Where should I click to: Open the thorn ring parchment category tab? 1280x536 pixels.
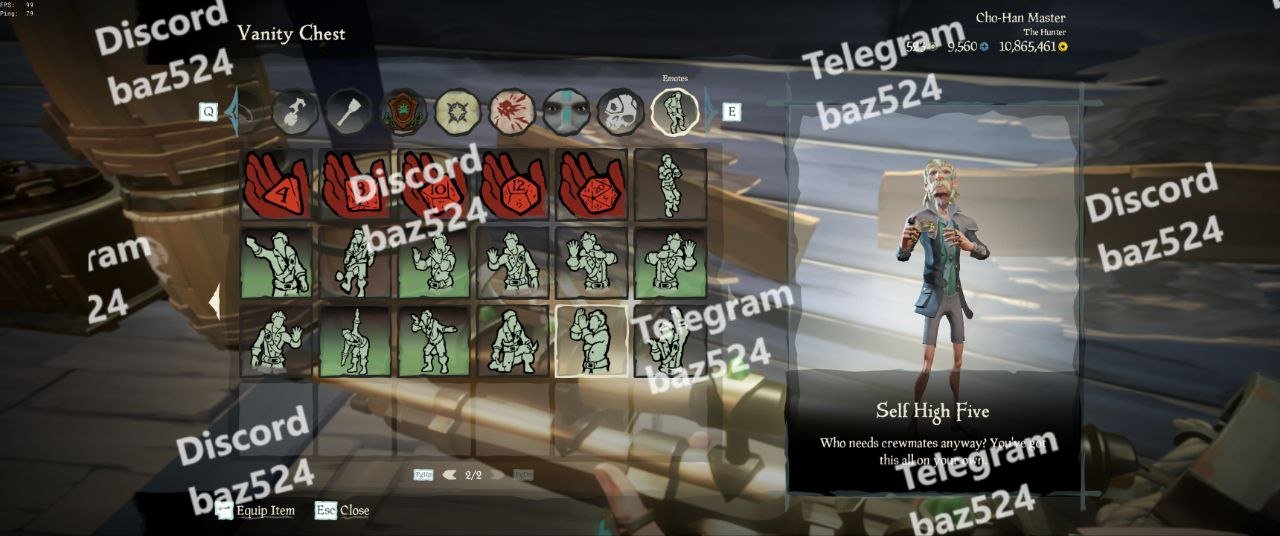click(458, 111)
